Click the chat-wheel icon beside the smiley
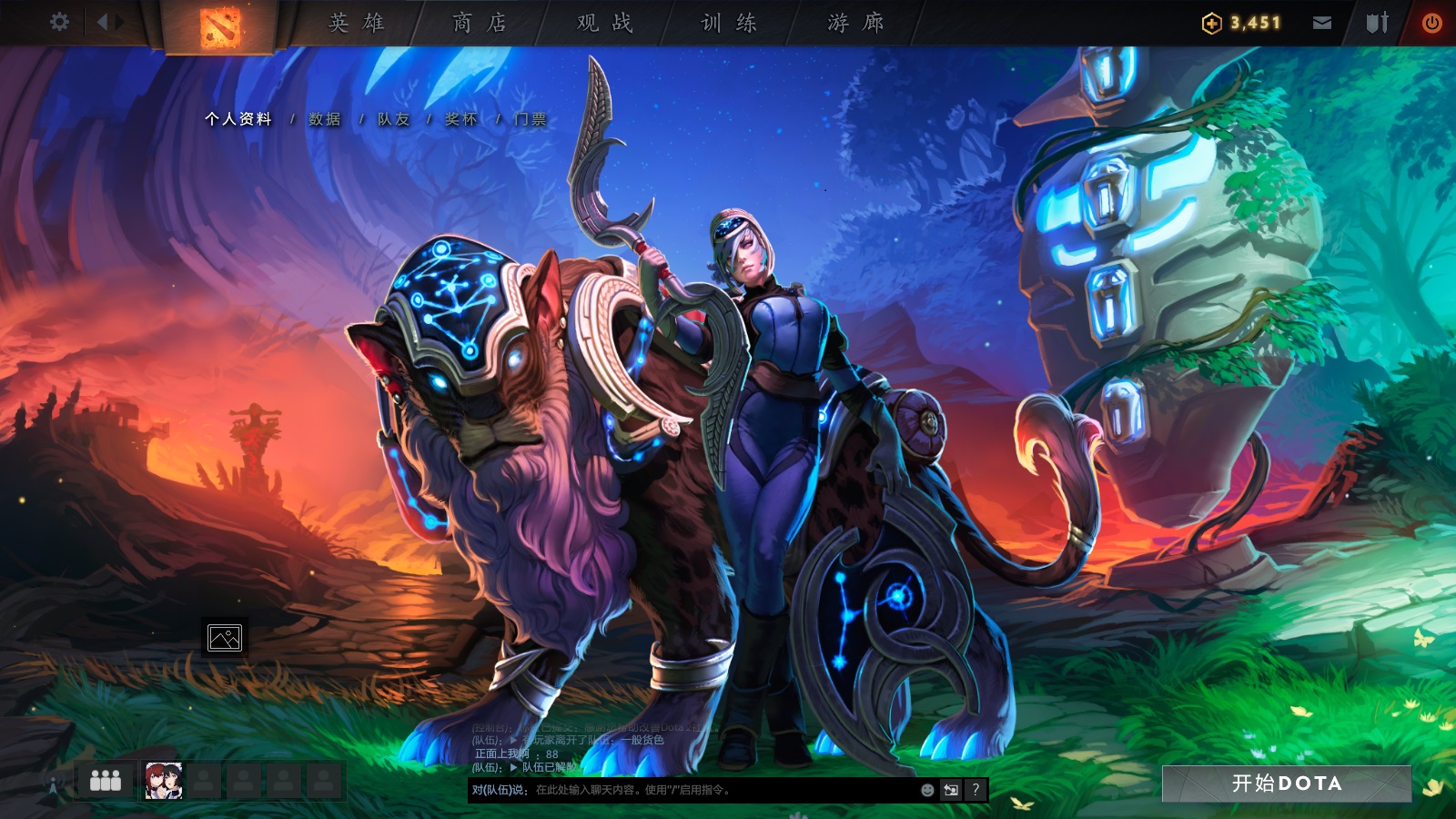This screenshot has width=1456, height=819. click(949, 791)
